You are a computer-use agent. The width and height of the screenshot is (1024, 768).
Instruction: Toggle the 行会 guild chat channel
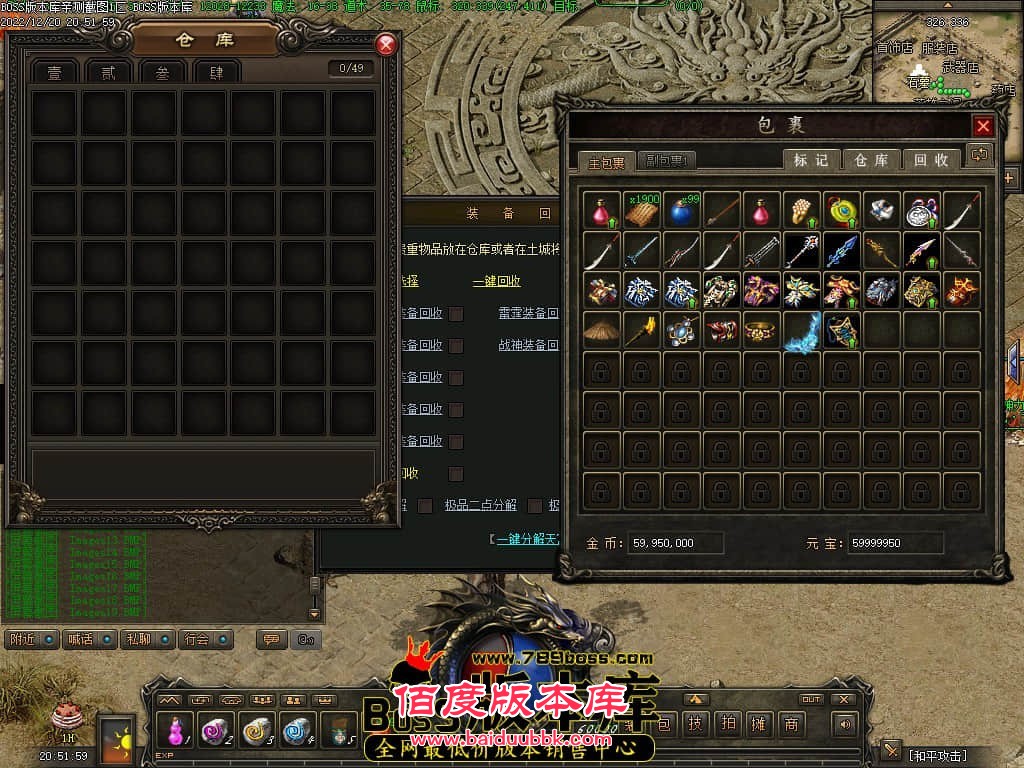pyautogui.click(x=205, y=639)
